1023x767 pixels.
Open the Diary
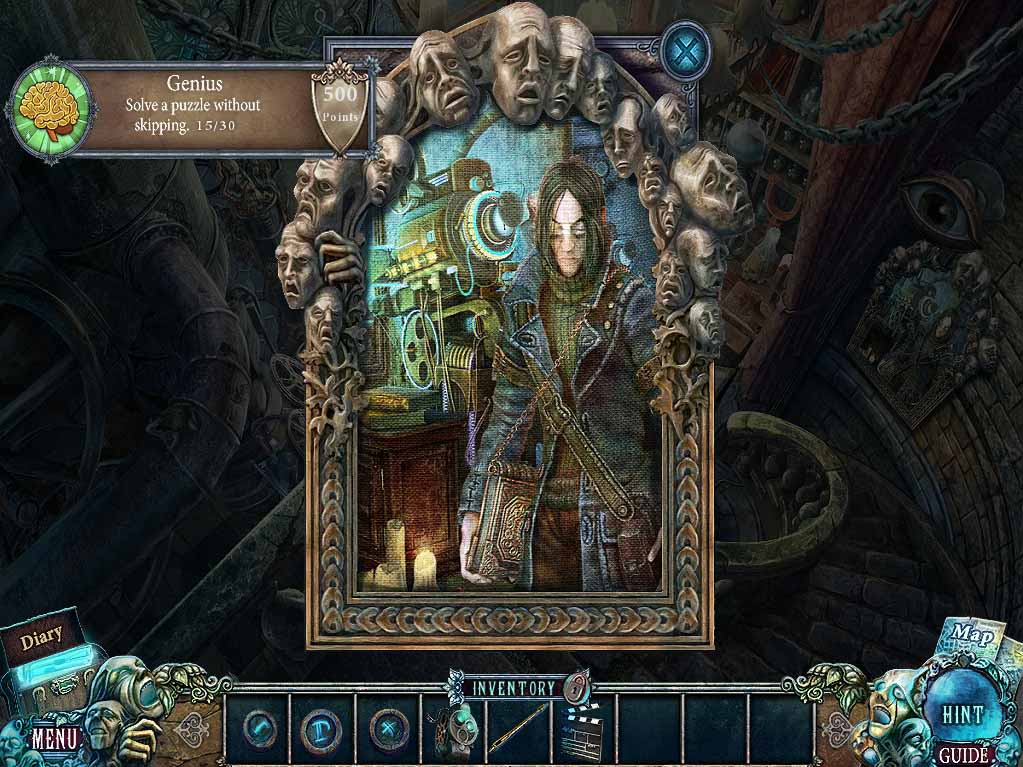pyautogui.click(x=42, y=634)
